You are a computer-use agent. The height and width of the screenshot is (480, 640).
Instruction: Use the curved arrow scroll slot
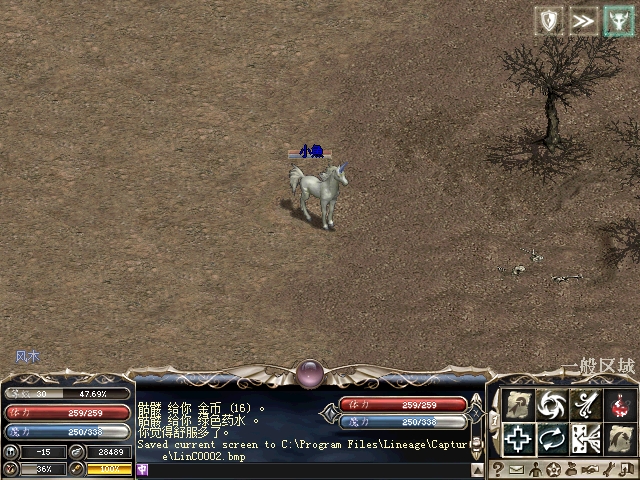[620, 438]
